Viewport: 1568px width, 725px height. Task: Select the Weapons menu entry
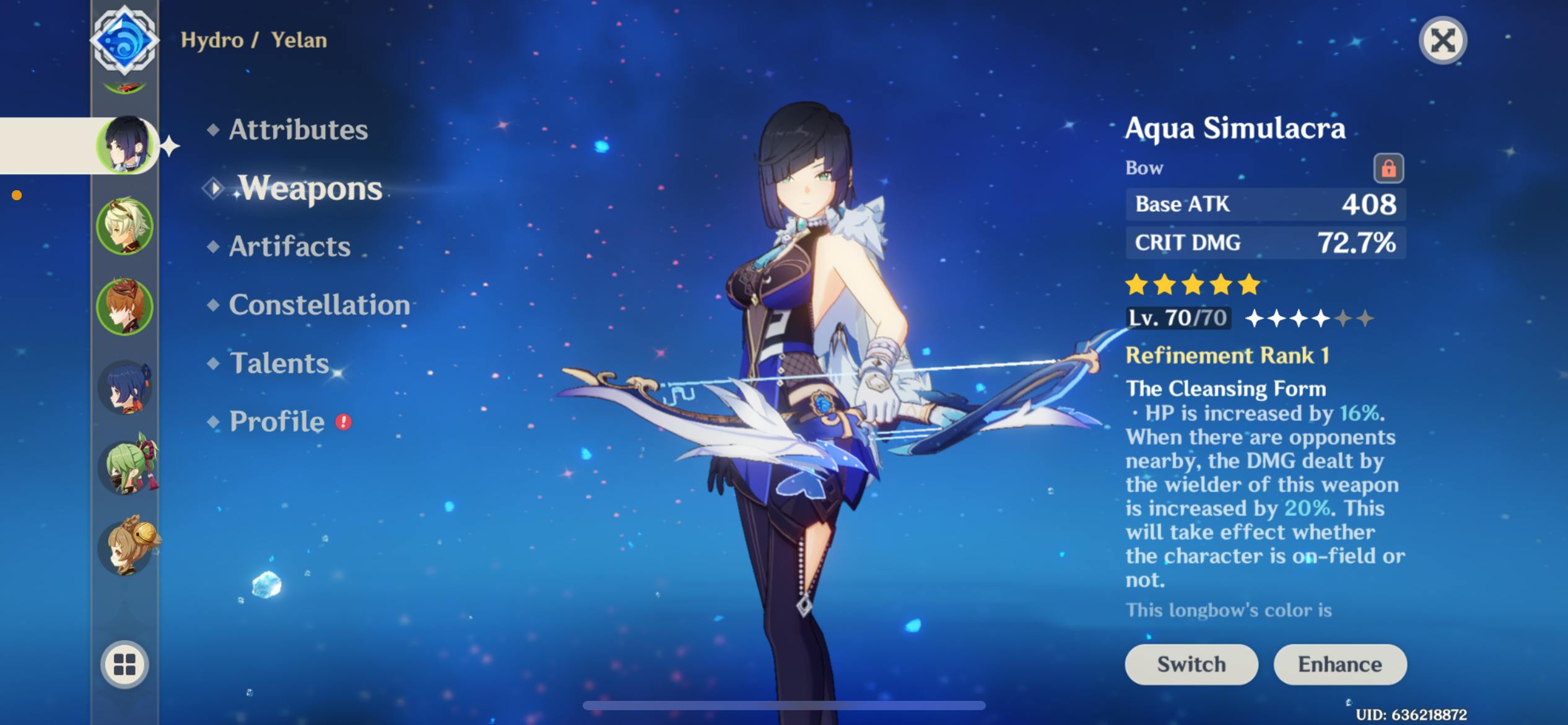[310, 188]
